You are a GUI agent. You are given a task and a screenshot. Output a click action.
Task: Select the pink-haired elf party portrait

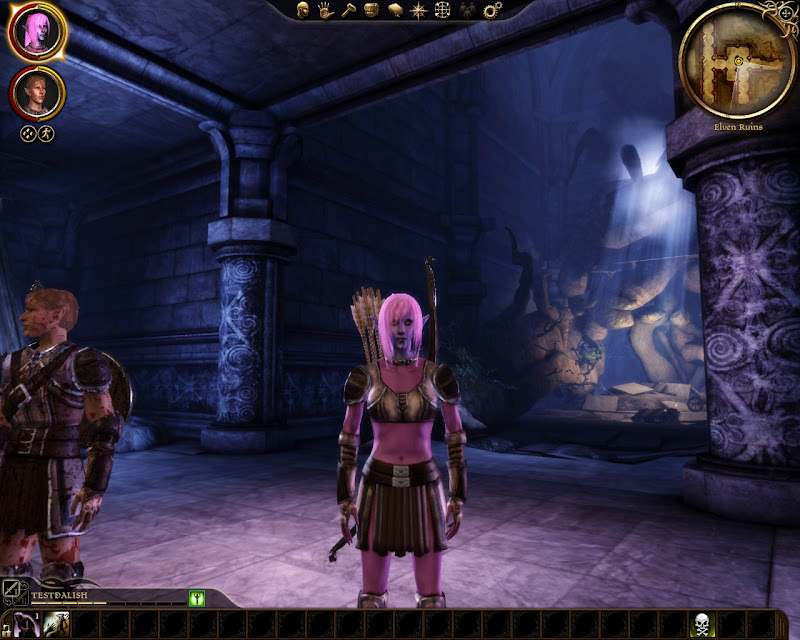click(x=37, y=31)
